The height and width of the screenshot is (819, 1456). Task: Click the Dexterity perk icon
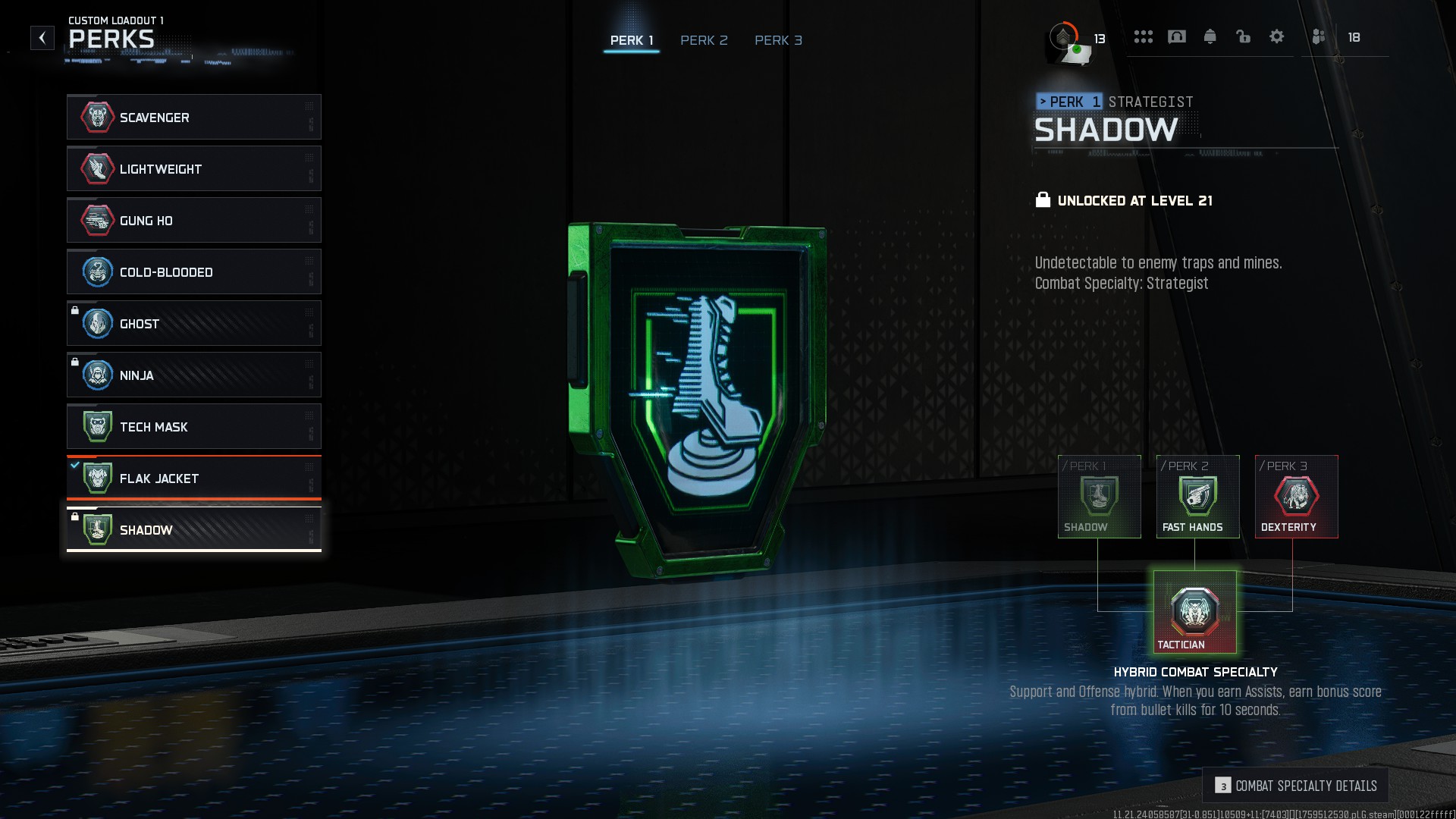[x=1296, y=497]
